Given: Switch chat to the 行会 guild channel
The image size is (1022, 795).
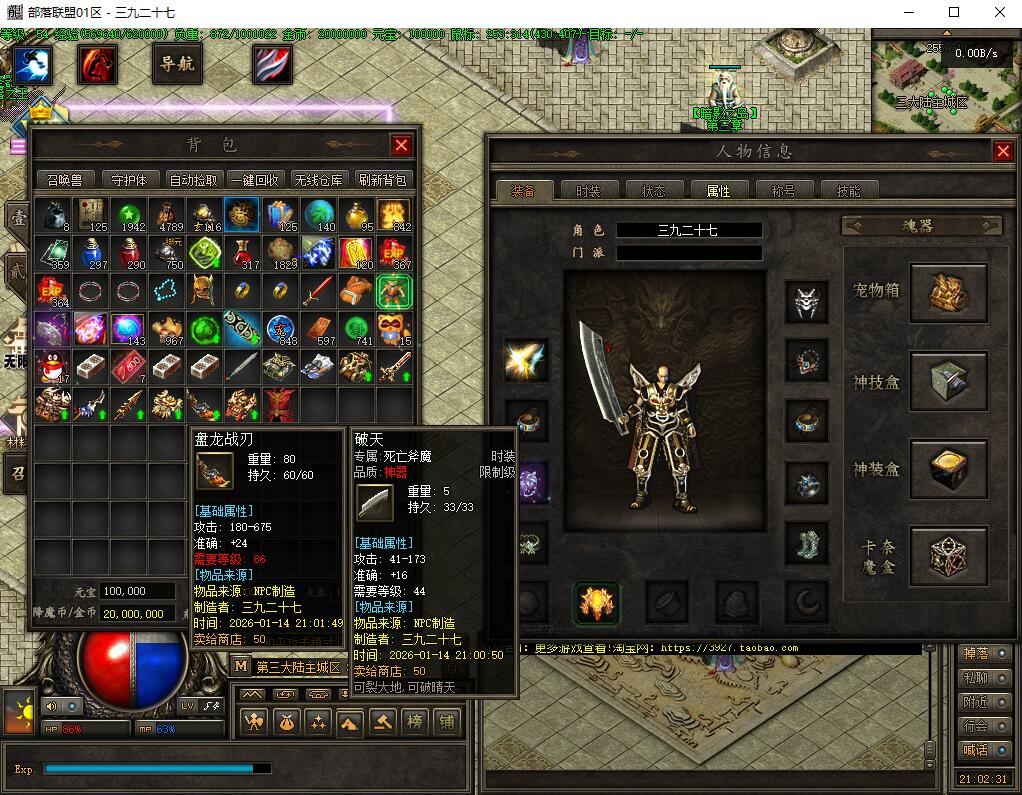Looking at the screenshot, I should (x=975, y=726).
